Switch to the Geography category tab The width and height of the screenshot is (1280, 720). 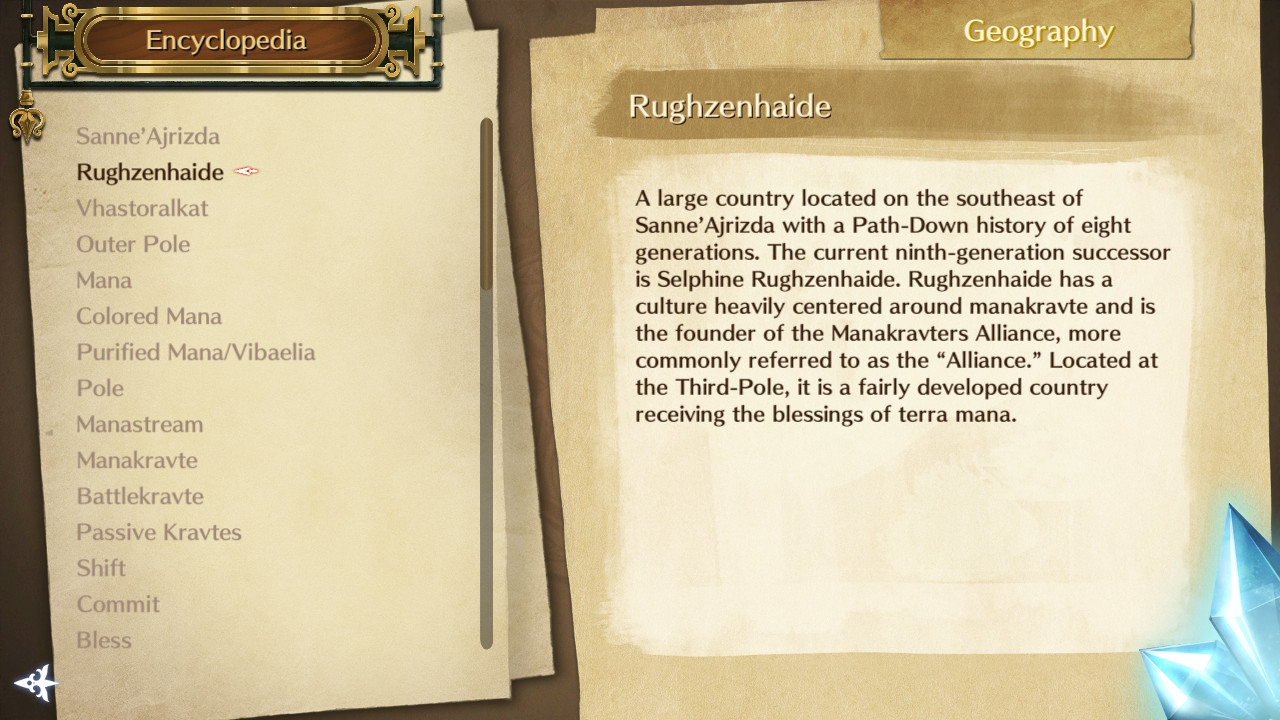pyautogui.click(x=1038, y=32)
